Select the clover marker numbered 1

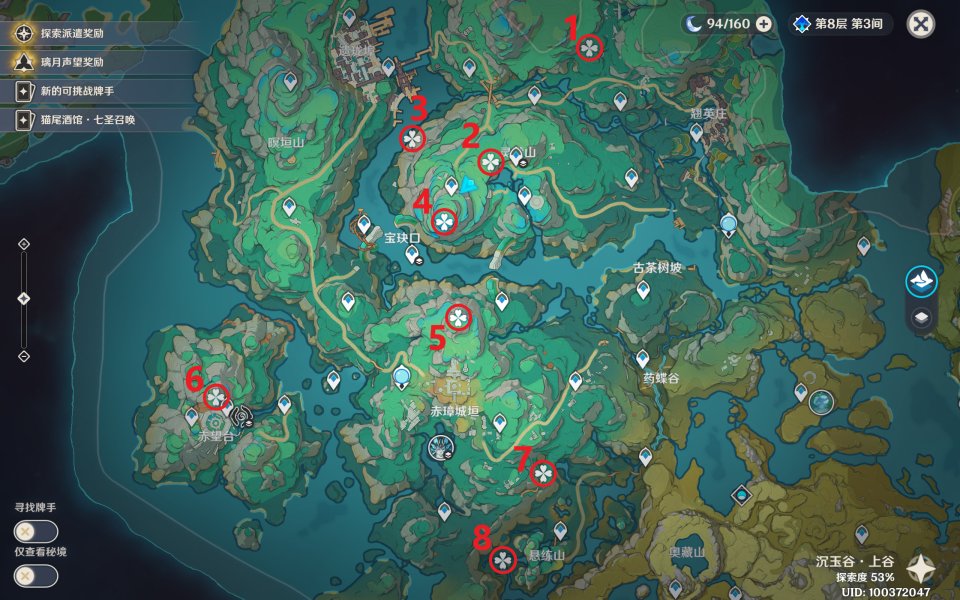[x=590, y=47]
